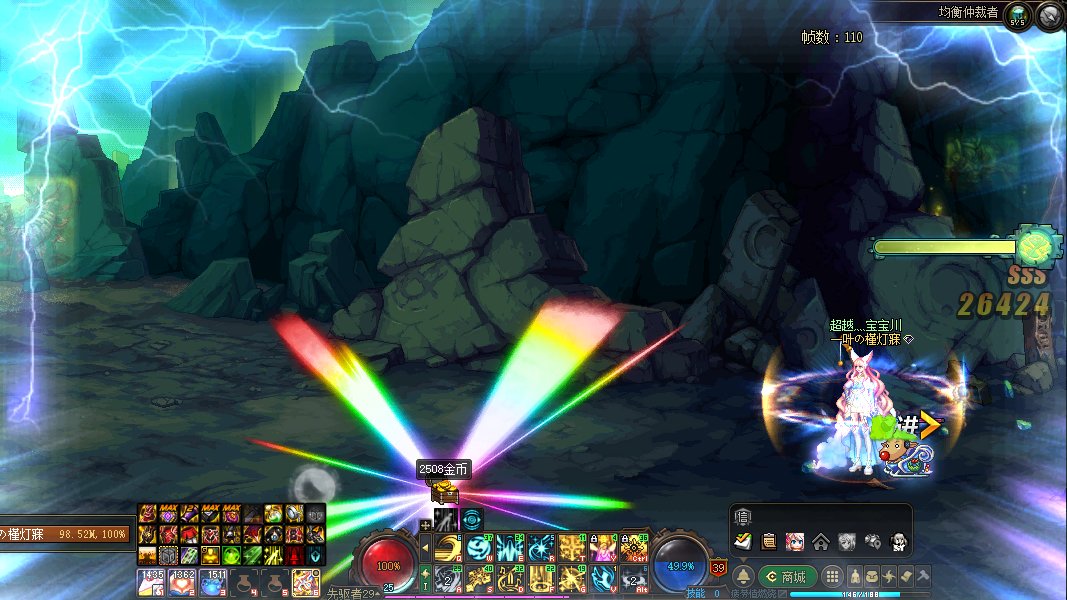Click the 5/5 dungeon counter icon
Viewport: 1067px width, 600px height.
pyautogui.click(x=1018, y=15)
